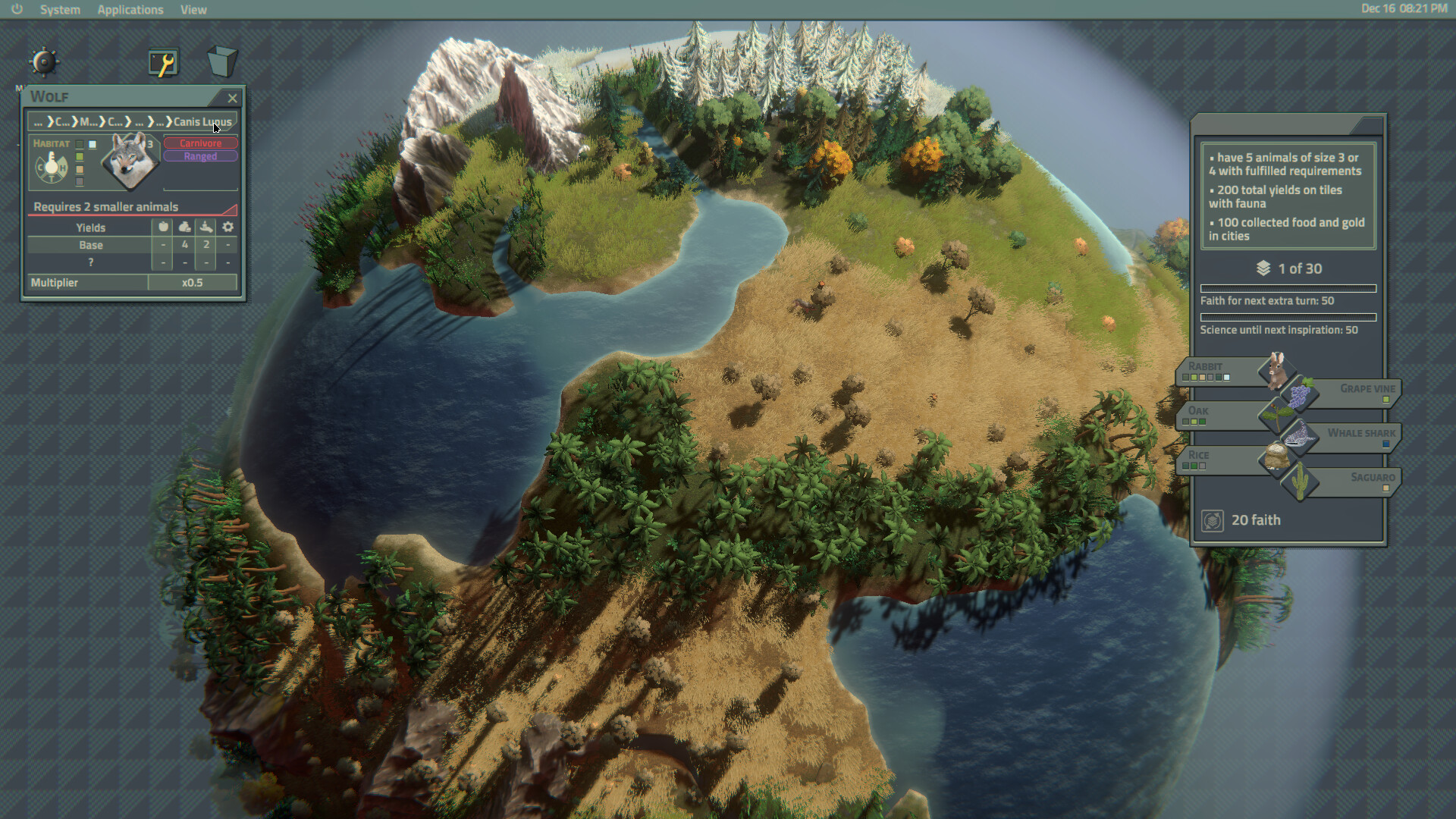The height and width of the screenshot is (819, 1456).
Task: Click the Carnivore tag on the Wolf panel
Action: tap(200, 143)
